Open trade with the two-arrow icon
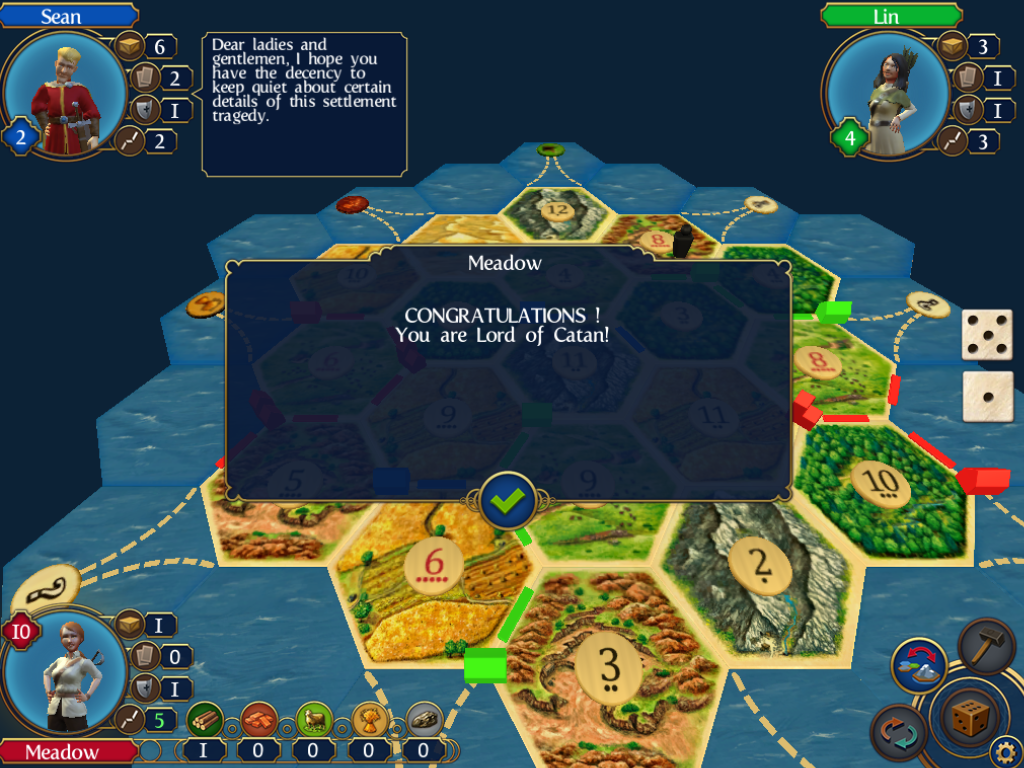 pyautogui.click(x=898, y=732)
